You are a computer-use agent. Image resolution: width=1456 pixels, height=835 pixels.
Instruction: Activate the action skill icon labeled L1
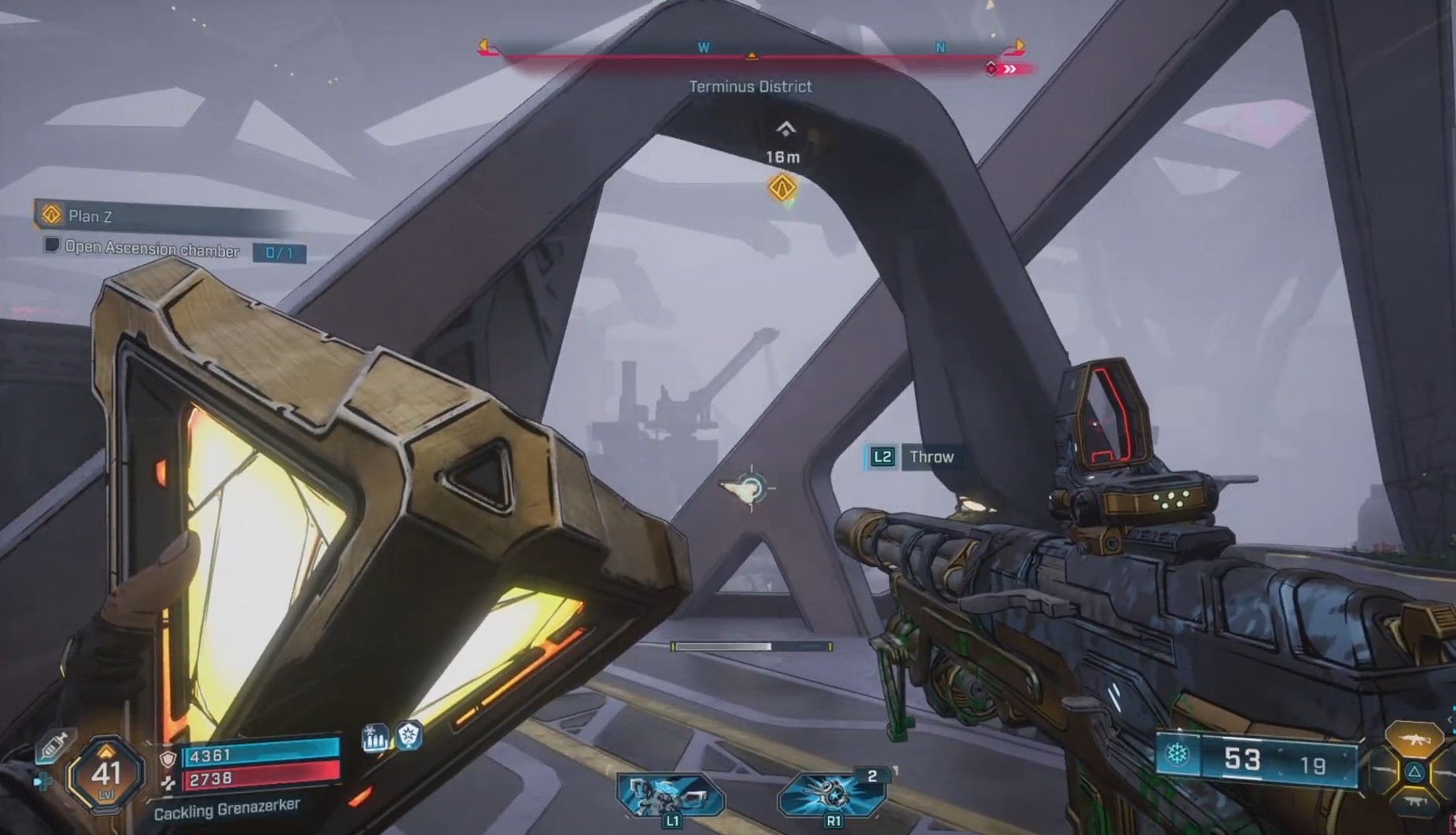(669, 795)
